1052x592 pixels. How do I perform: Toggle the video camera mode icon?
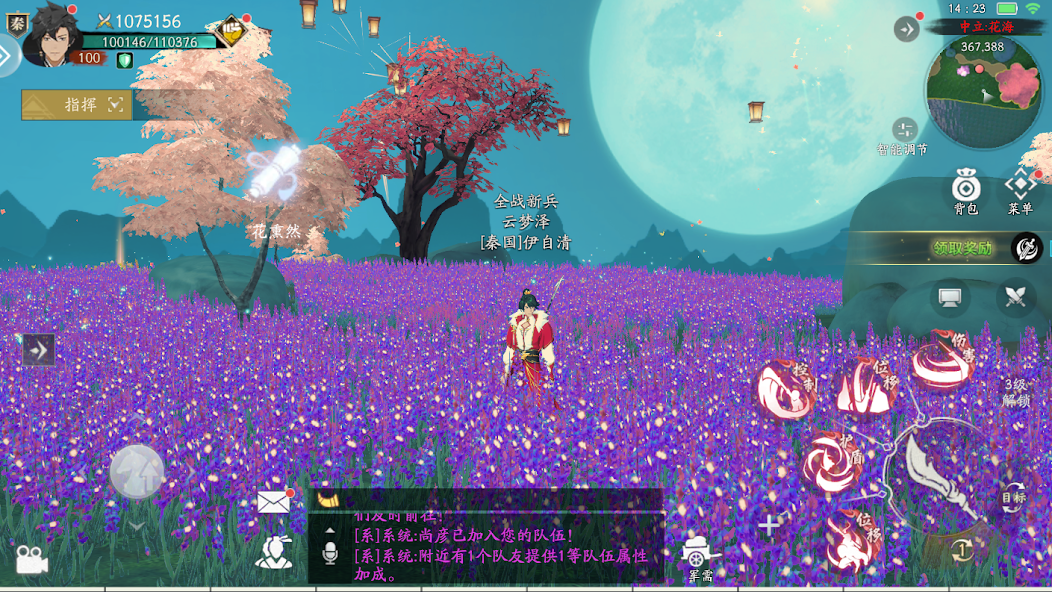click(x=31, y=560)
